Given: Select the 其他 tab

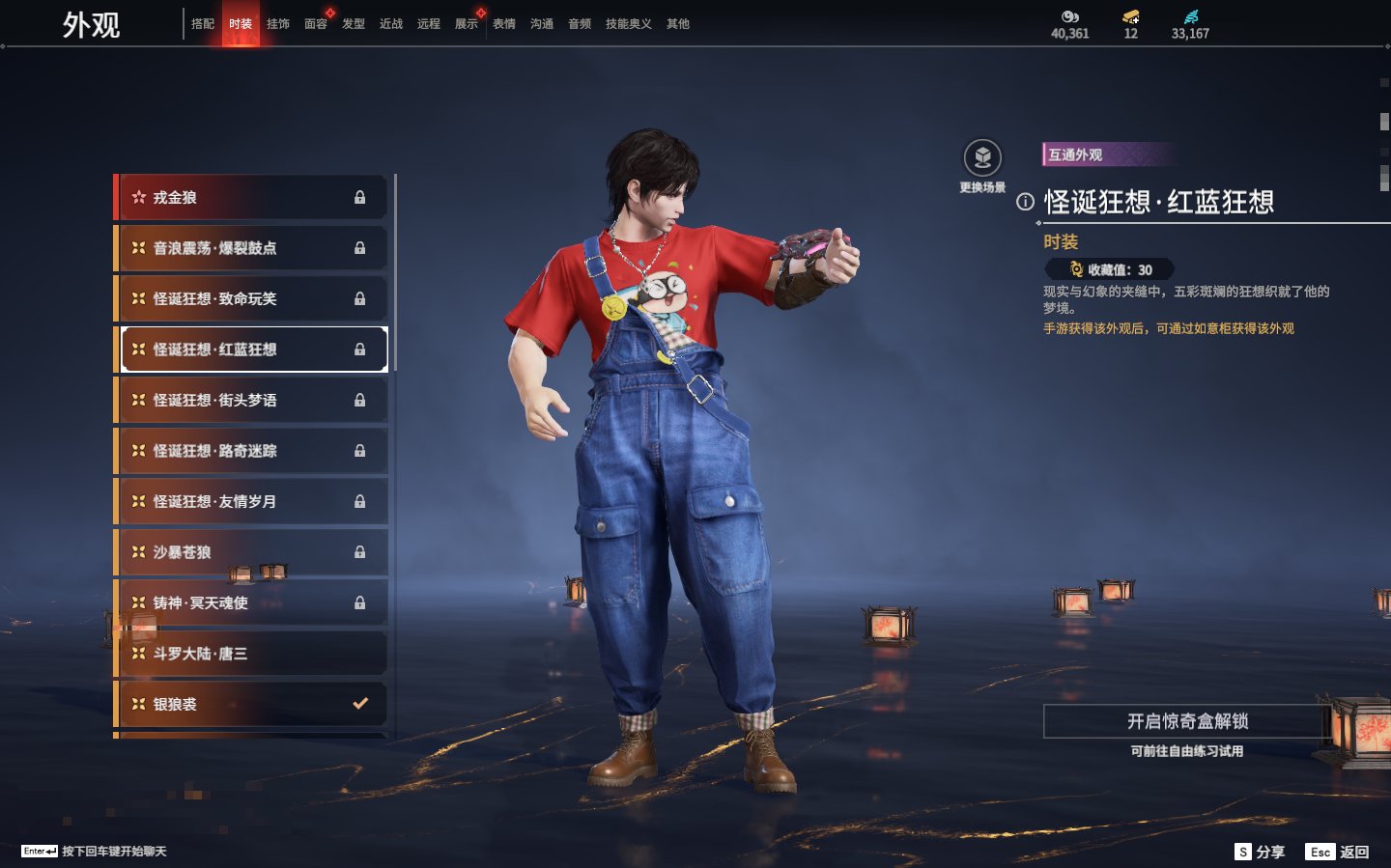Looking at the screenshot, I should coord(678,24).
